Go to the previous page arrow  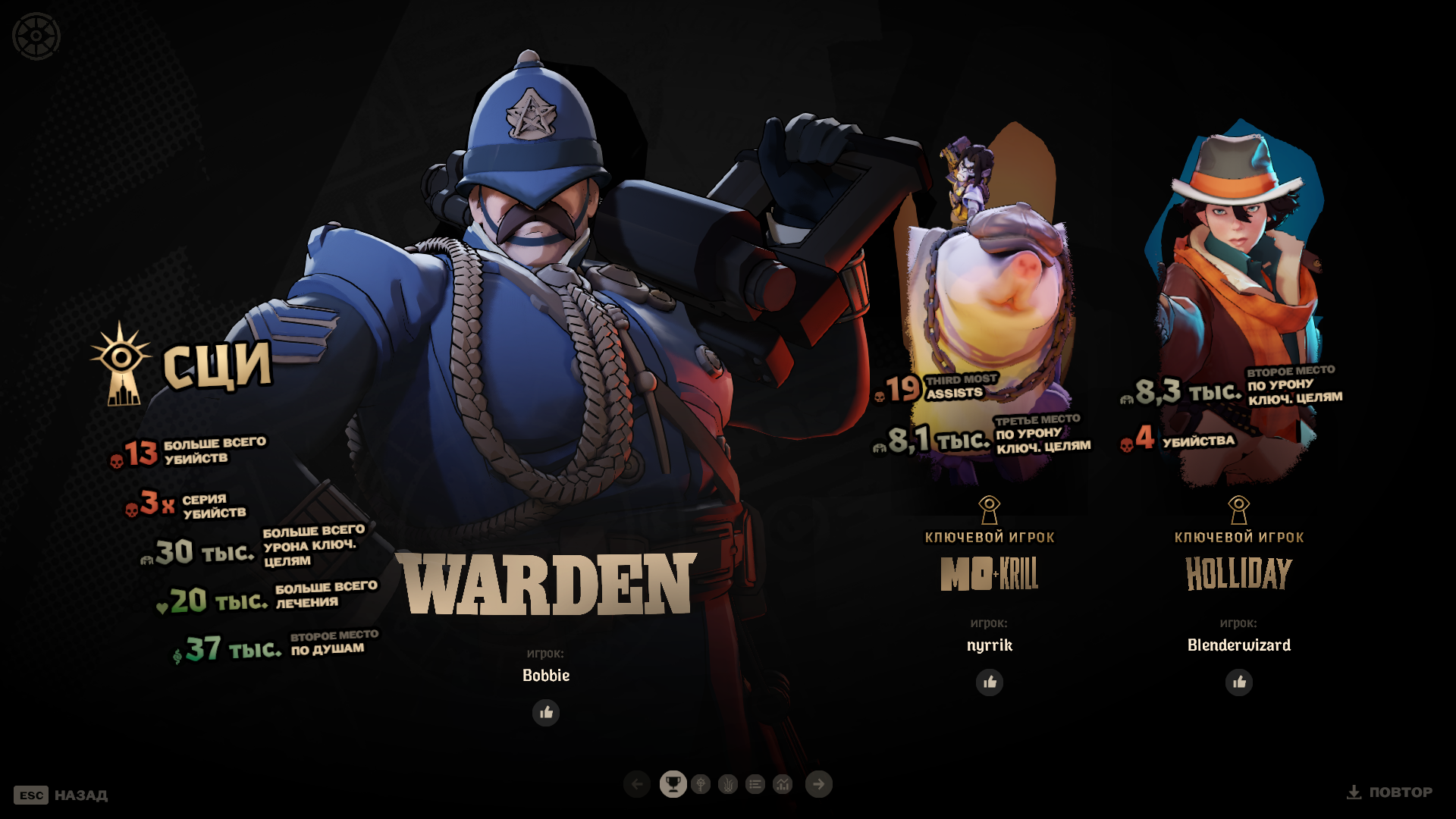637,784
